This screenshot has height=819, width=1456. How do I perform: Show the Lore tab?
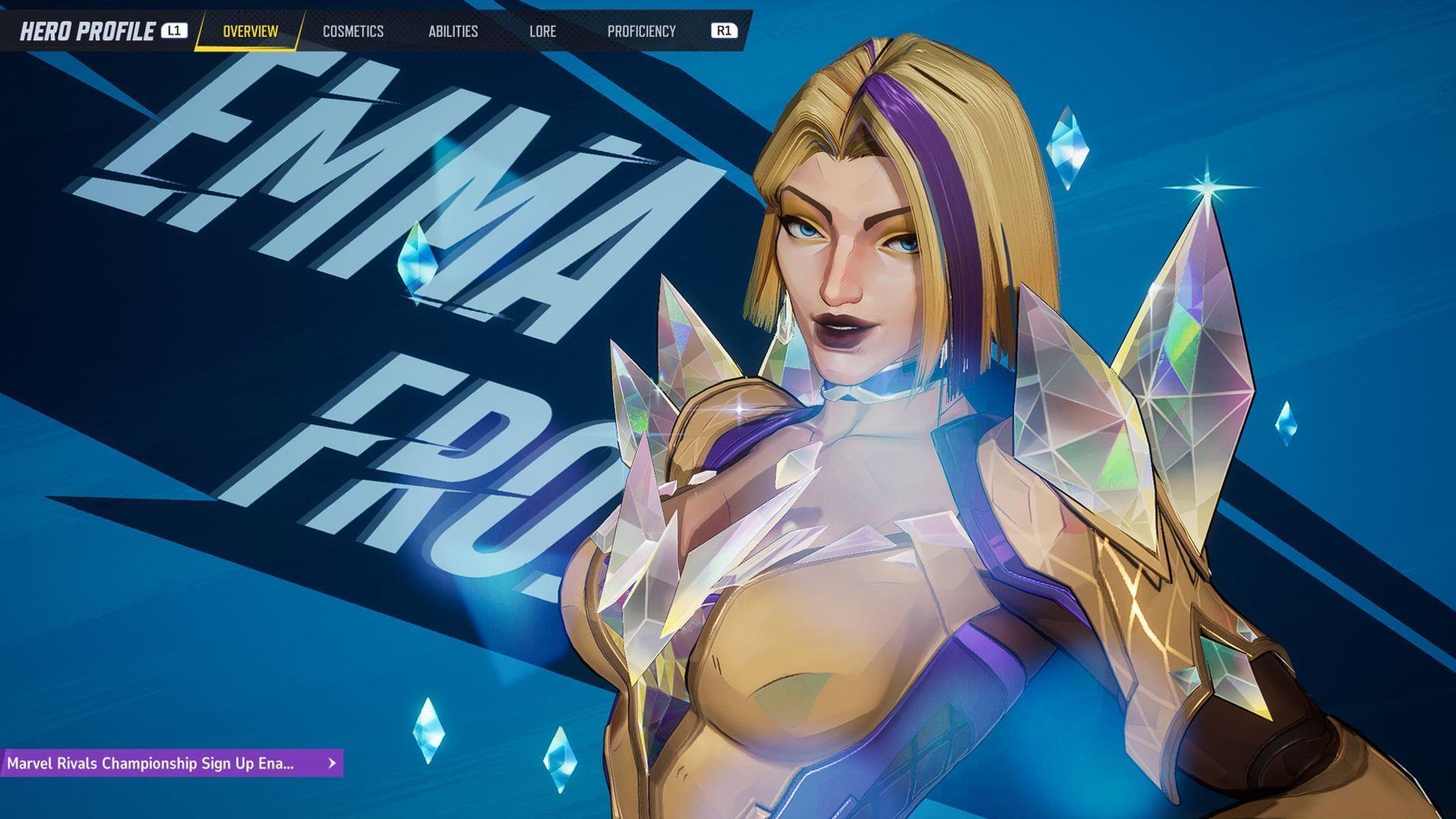(x=542, y=31)
